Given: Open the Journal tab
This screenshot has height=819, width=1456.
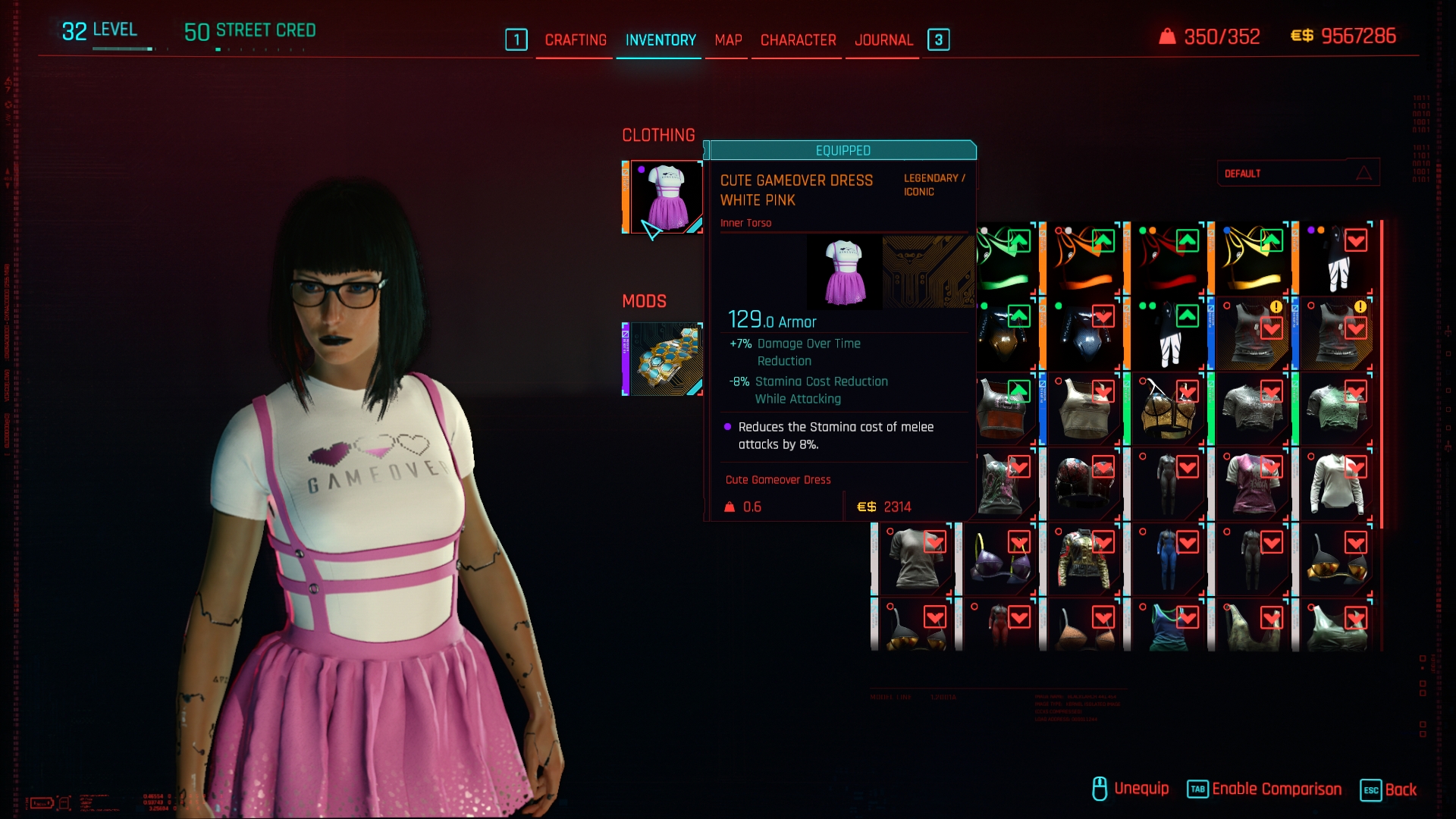Looking at the screenshot, I should click(883, 40).
